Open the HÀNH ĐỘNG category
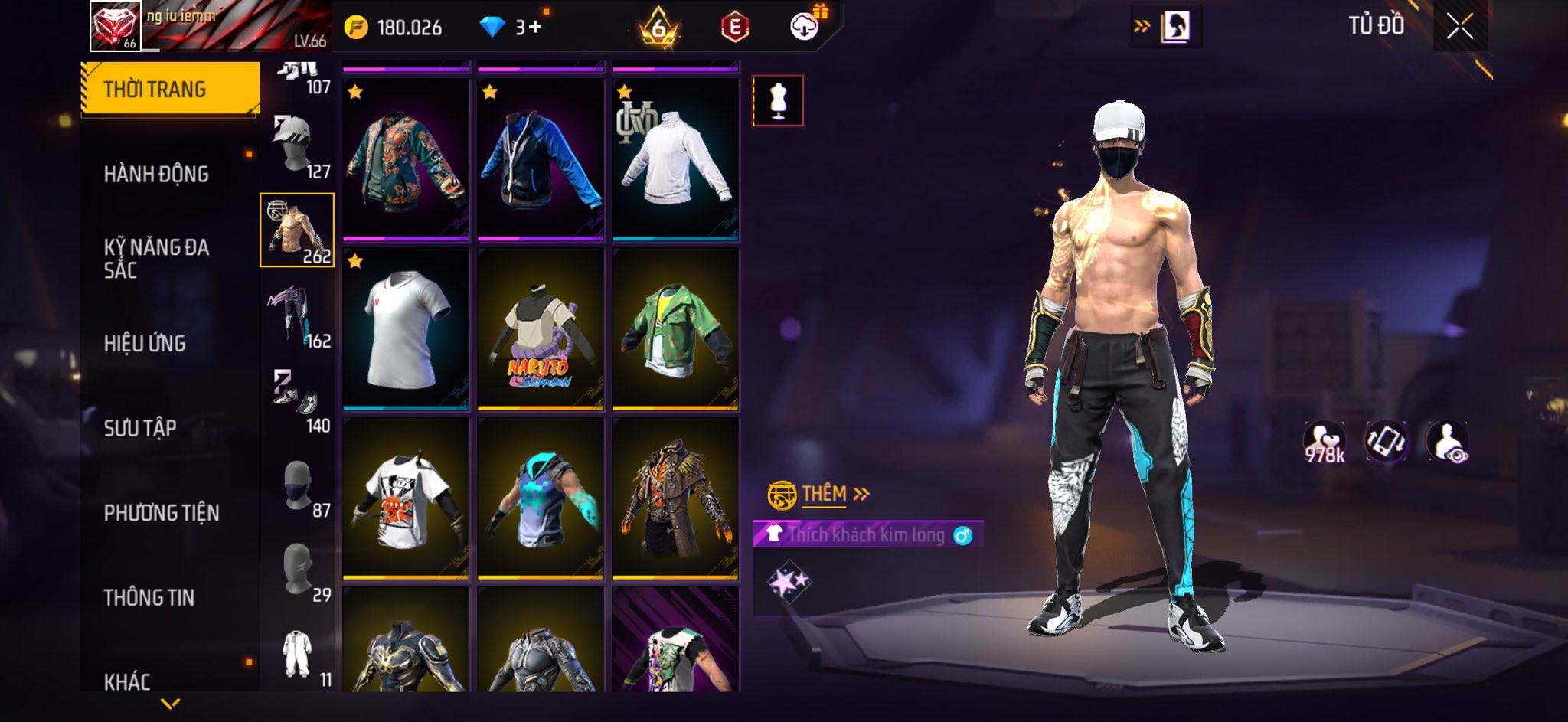The height and width of the screenshot is (722, 1568). coord(156,174)
